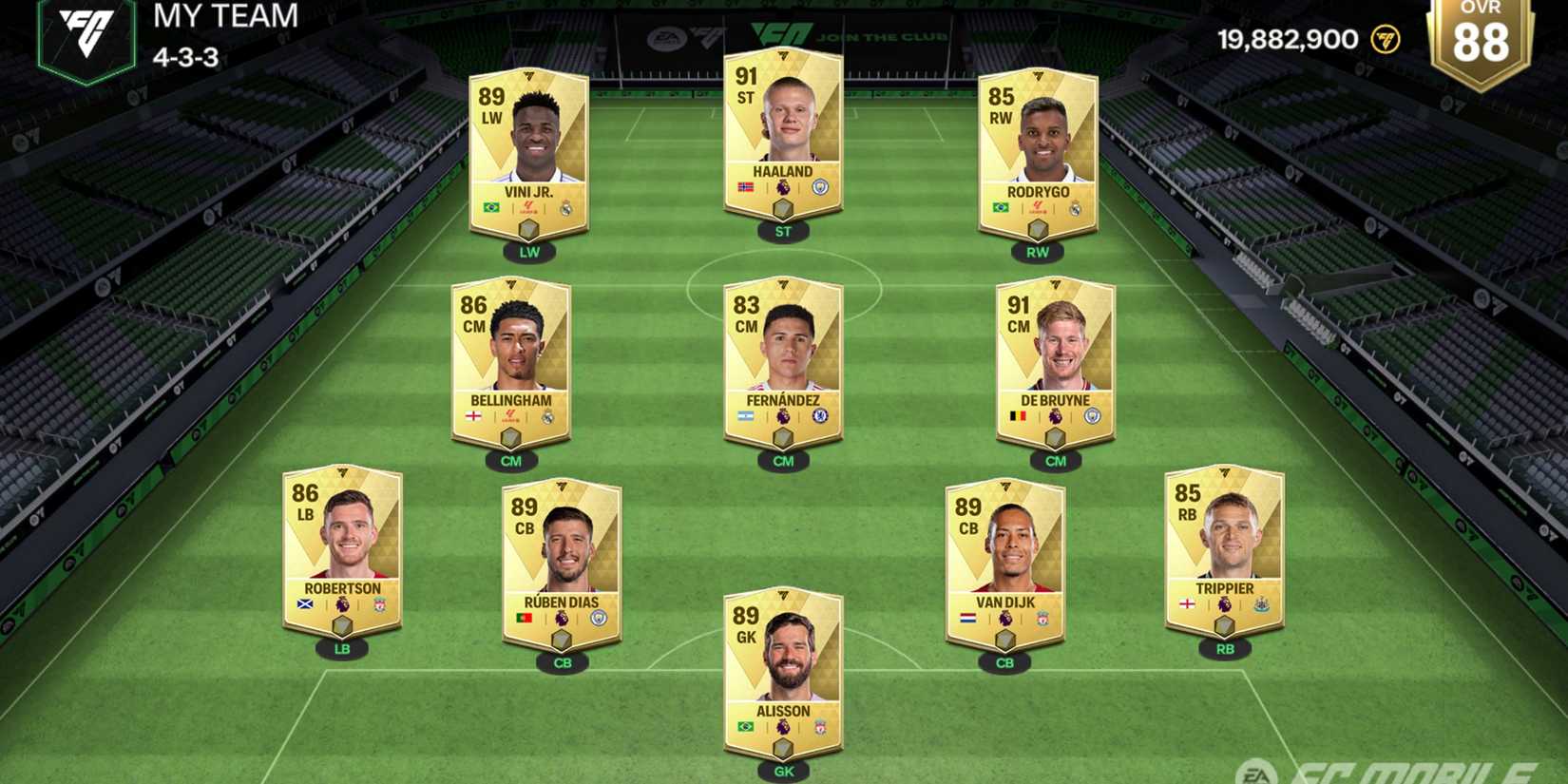Expand the RW slot under Rodrygo
Screen dimensions: 1568x784
[x=1036, y=252]
